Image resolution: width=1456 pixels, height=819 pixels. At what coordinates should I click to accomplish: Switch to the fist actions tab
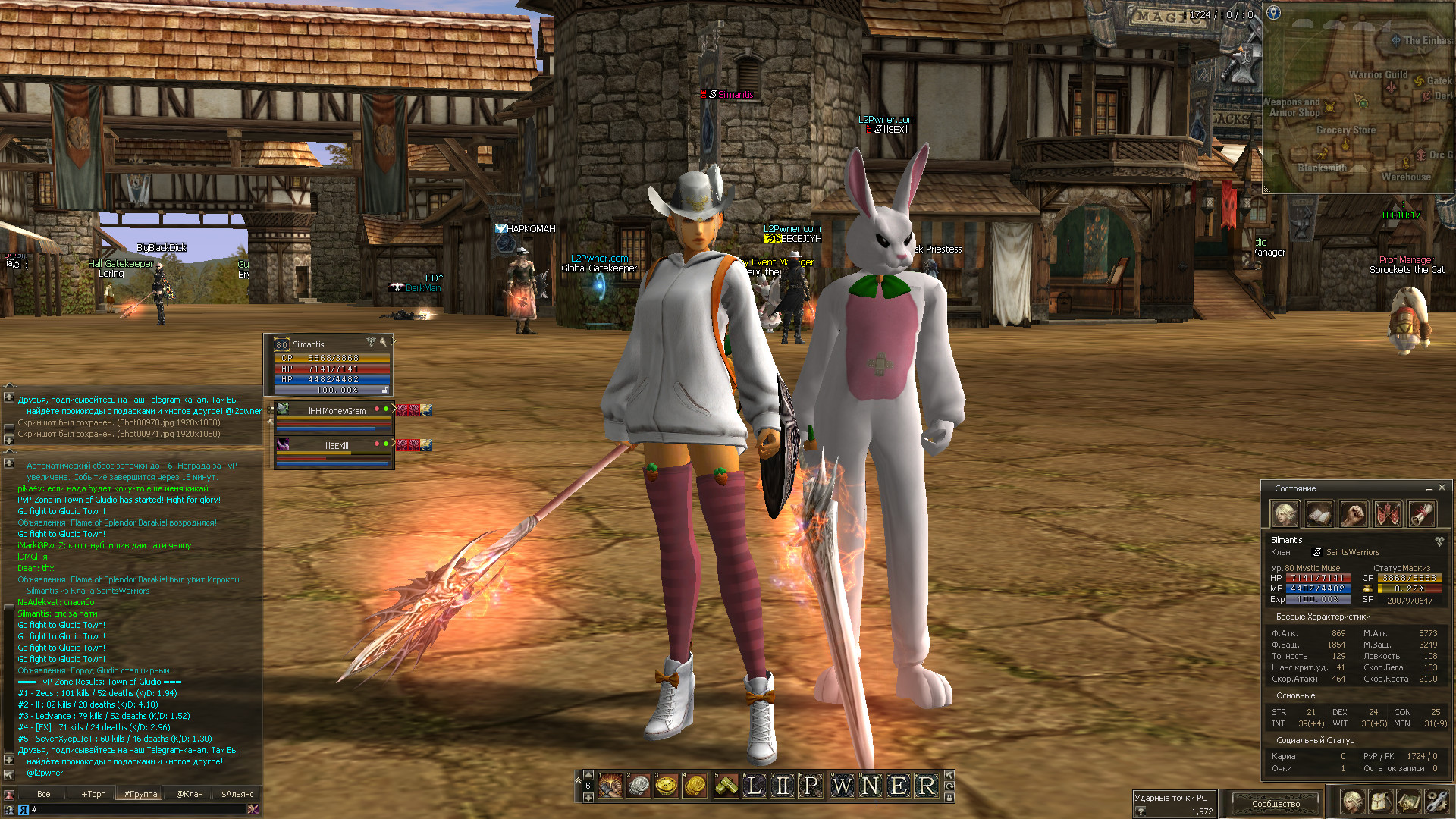click(x=1353, y=514)
